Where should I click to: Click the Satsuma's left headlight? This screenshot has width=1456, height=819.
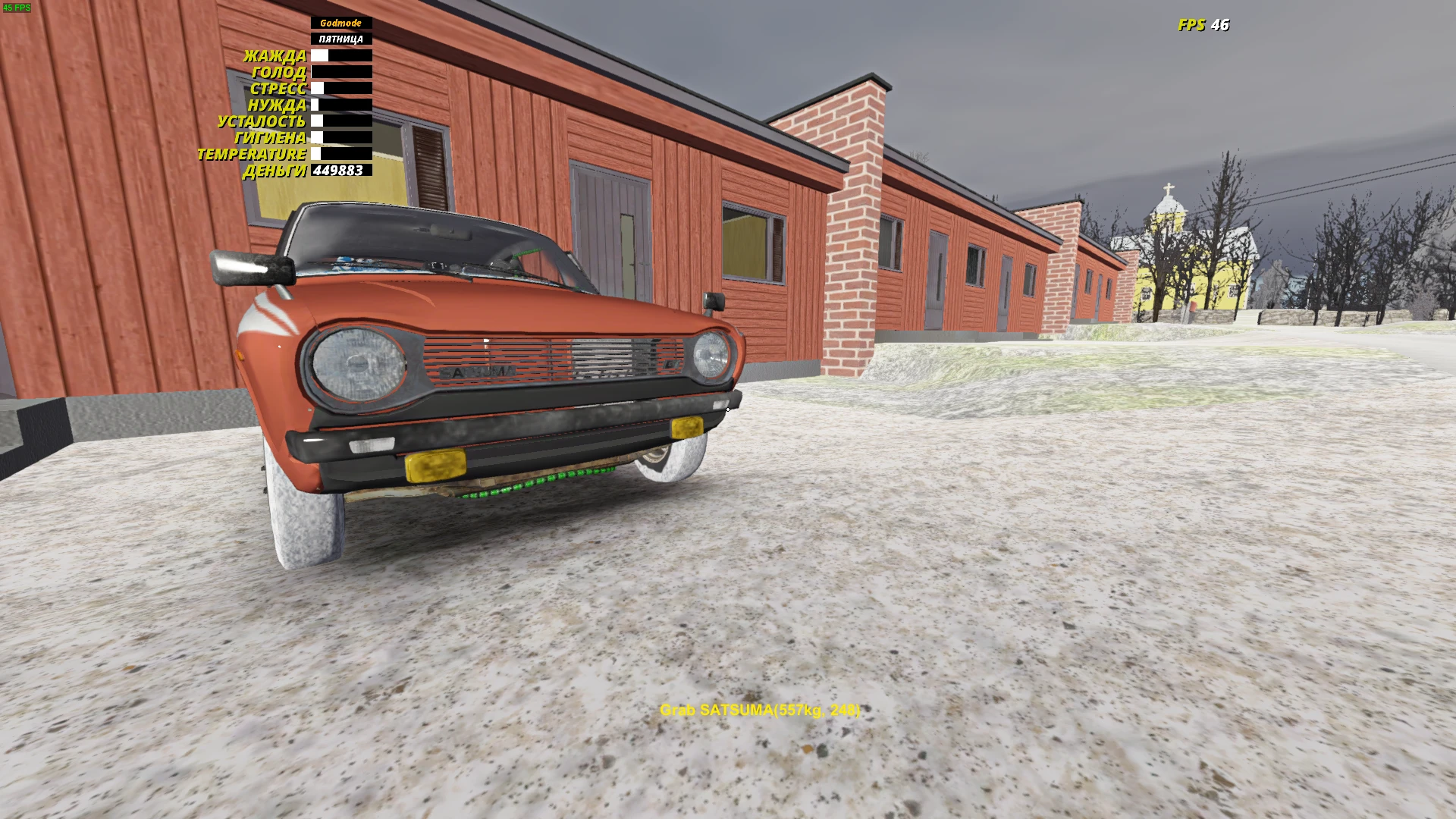click(356, 365)
